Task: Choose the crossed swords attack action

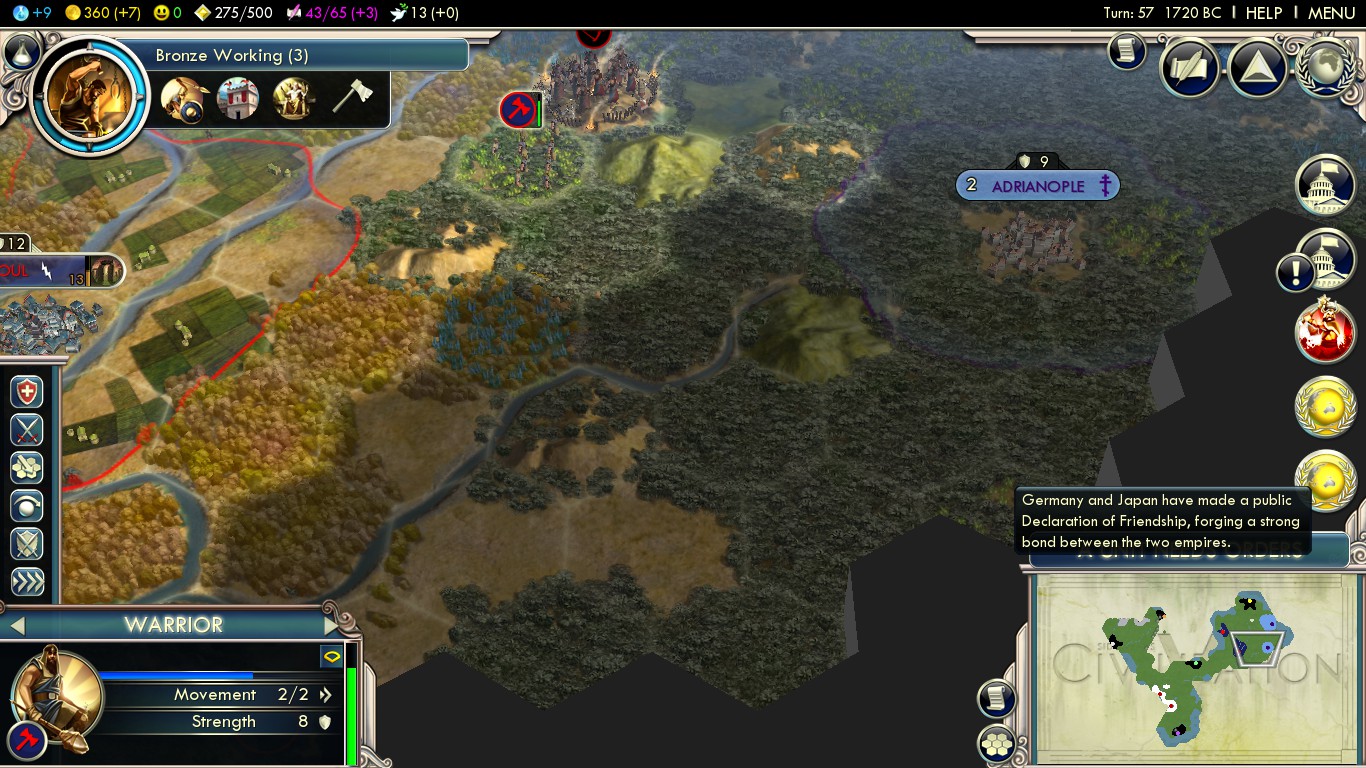Action: click(28, 430)
